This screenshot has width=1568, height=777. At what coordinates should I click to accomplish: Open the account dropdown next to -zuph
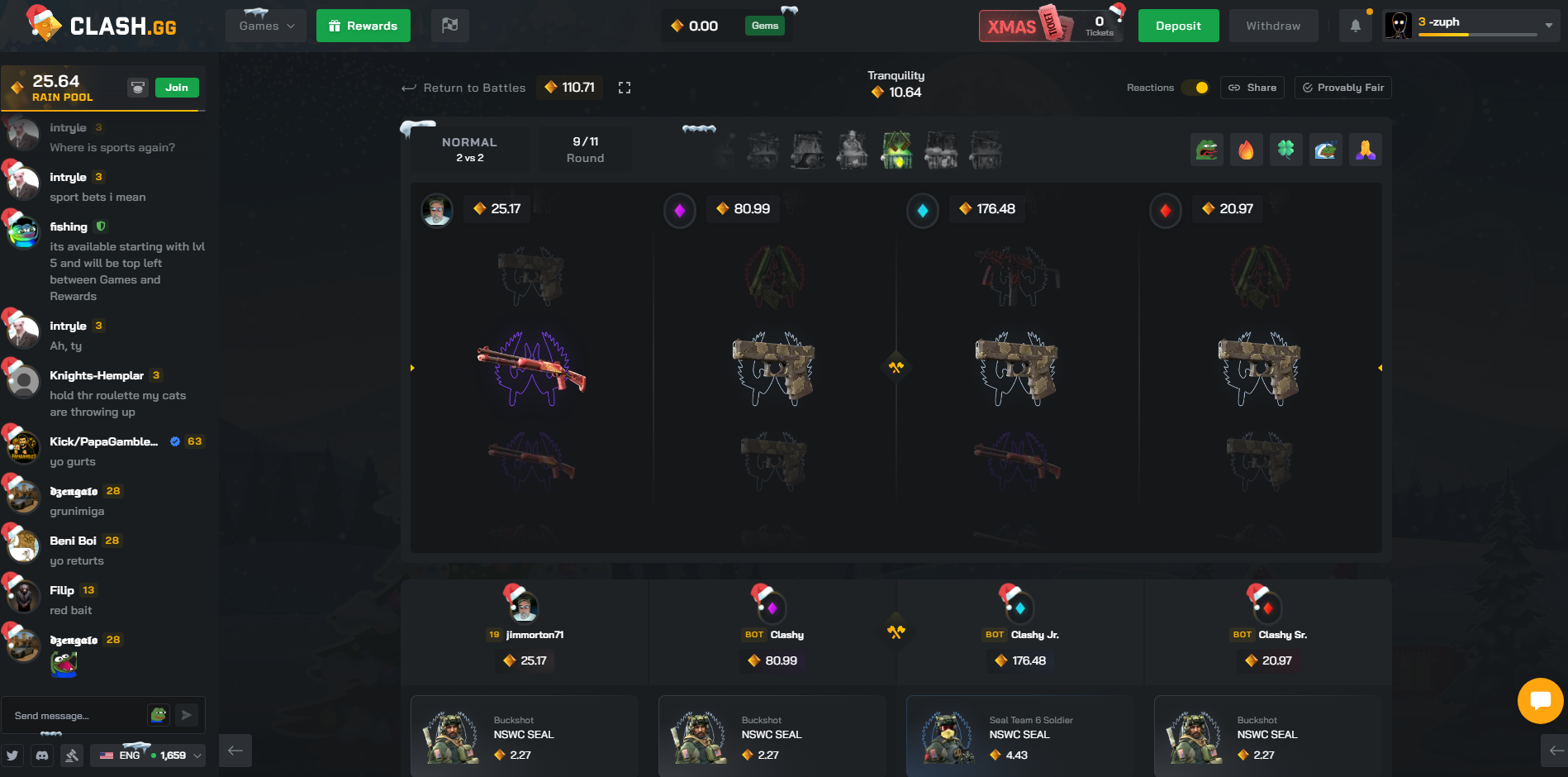tap(1548, 26)
